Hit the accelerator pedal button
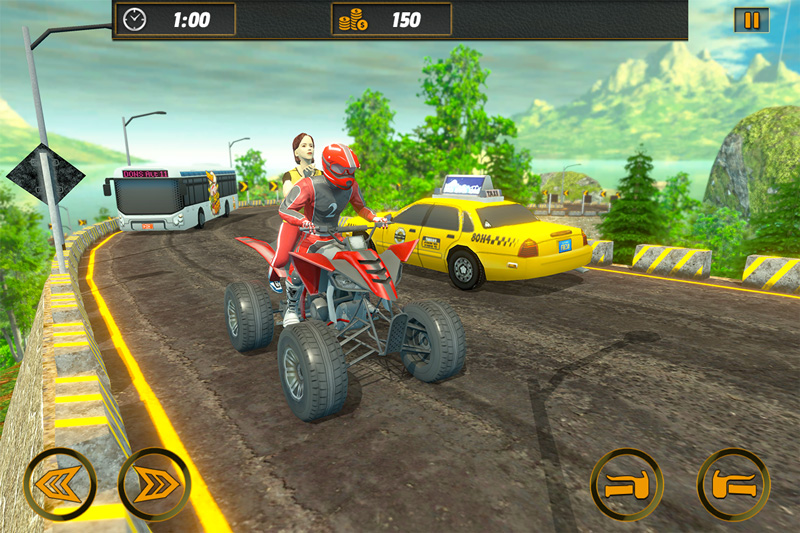 click(x=733, y=485)
